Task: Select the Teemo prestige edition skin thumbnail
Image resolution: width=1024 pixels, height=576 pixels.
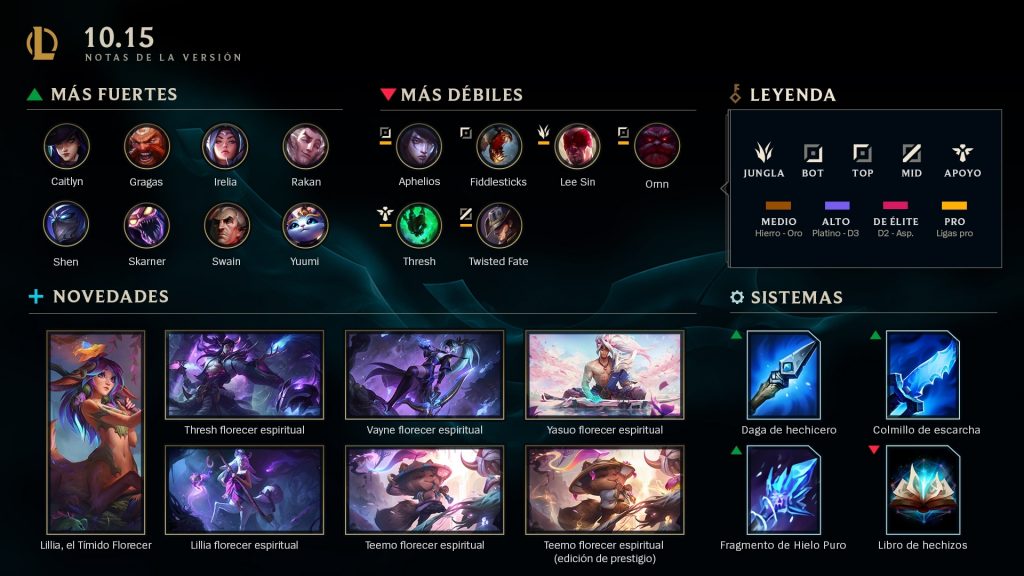Action: [x=604, y=491]
